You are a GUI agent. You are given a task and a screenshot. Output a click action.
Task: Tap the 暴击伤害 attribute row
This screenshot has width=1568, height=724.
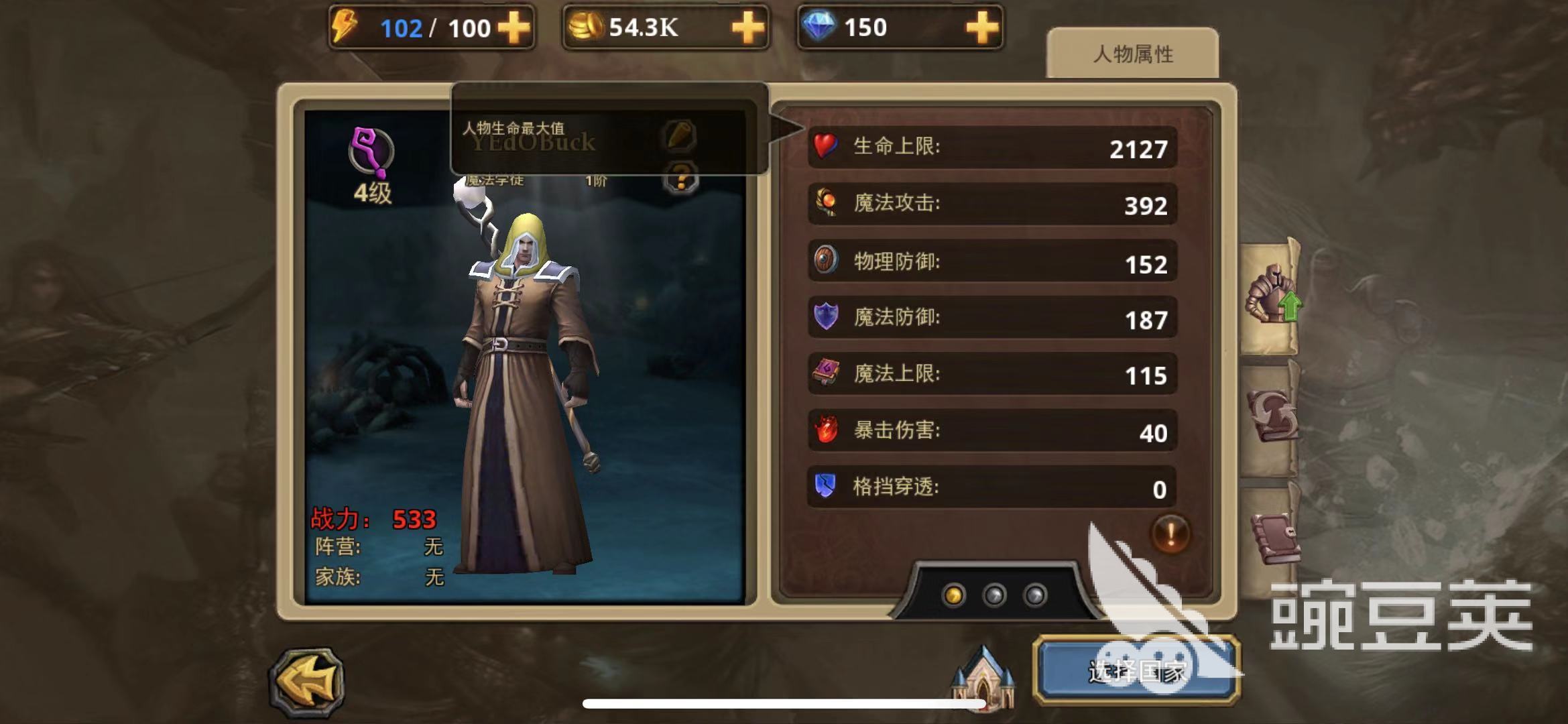992,431
